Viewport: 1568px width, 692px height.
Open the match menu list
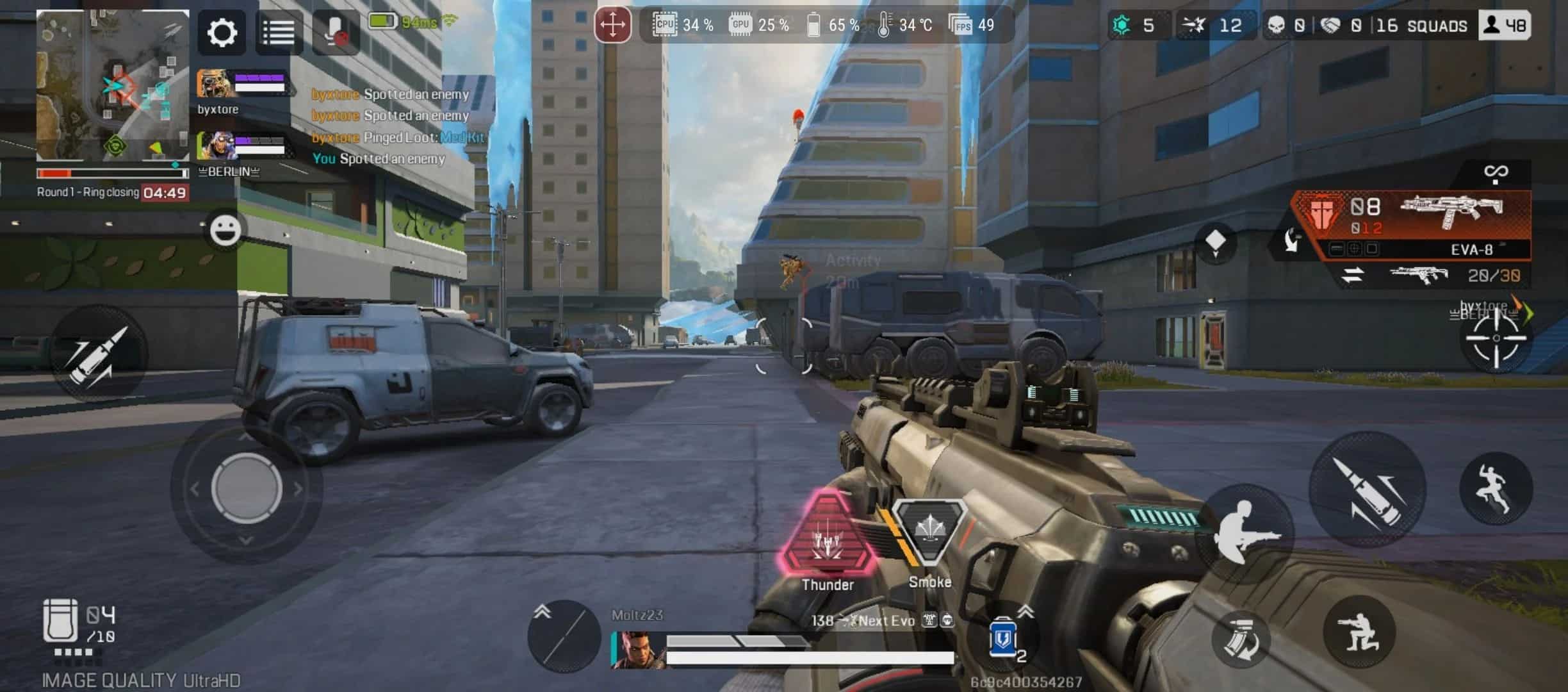pyautogui.click(x=278, y=32)
